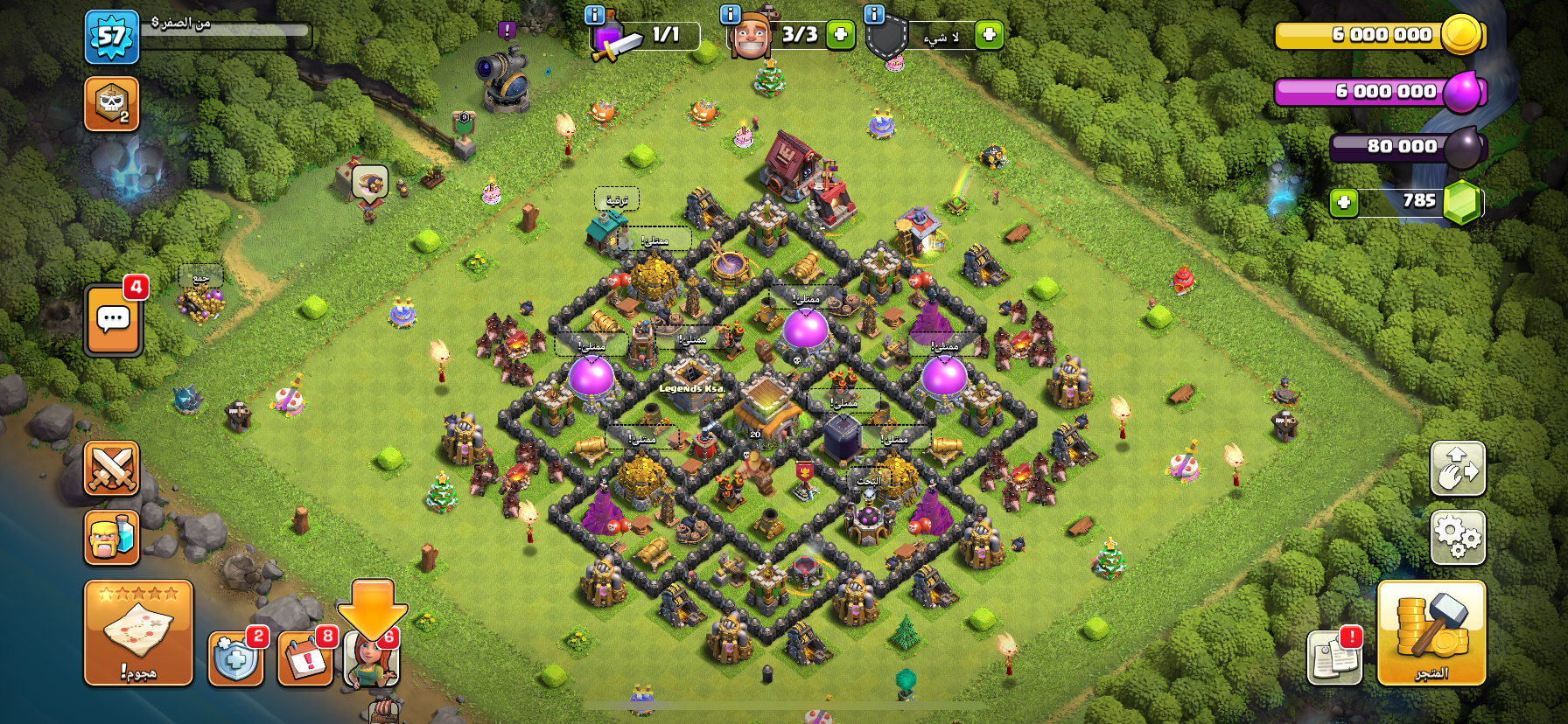1568x724 pixels.
Task: Tap the player level 57 badge
Action: tap(112, 37)
